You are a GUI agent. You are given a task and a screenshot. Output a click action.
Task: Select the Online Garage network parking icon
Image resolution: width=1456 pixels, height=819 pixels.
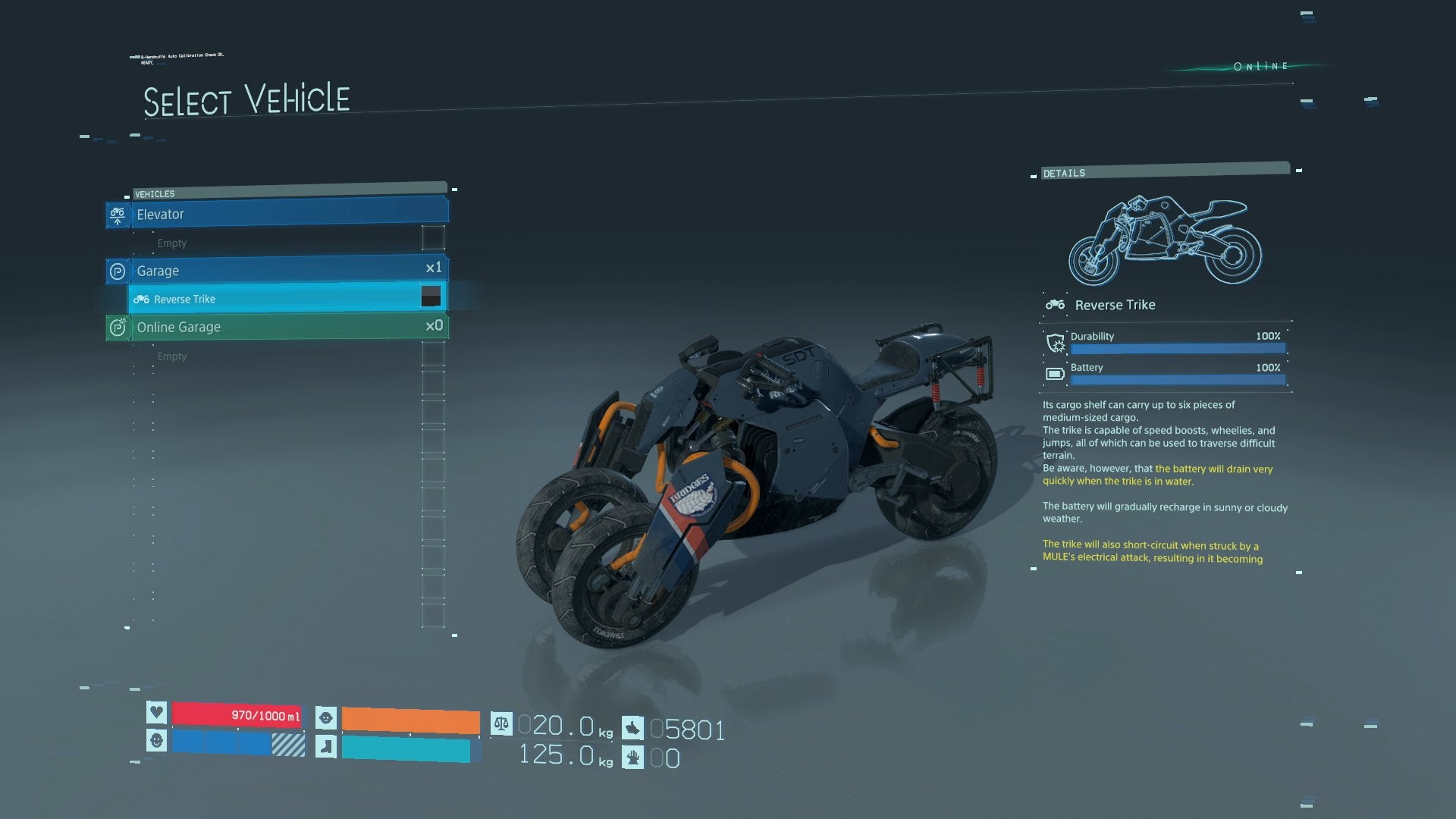point(118,327)
